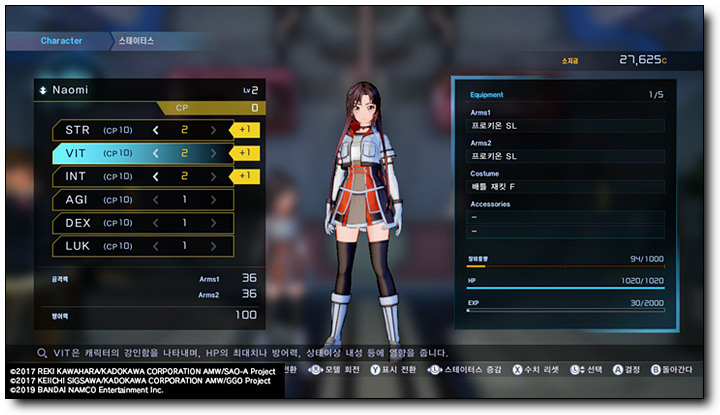The image size is (720, 415).
Task: Increase the VIT stat value
Action: (x=213, y=153)
